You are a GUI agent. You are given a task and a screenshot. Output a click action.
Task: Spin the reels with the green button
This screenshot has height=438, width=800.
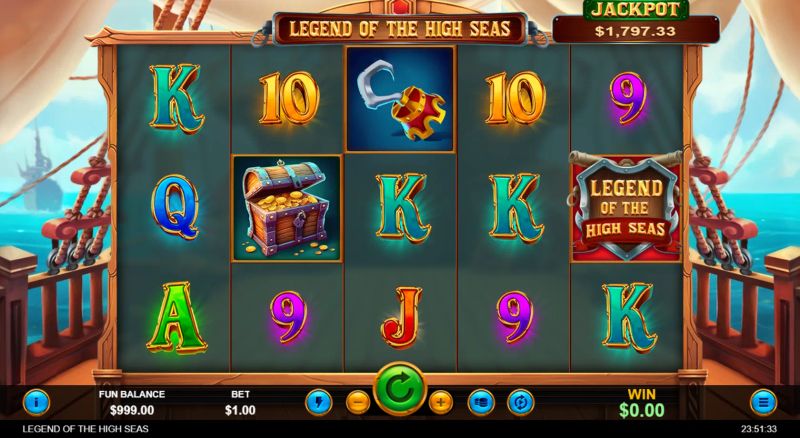point(400,390)
